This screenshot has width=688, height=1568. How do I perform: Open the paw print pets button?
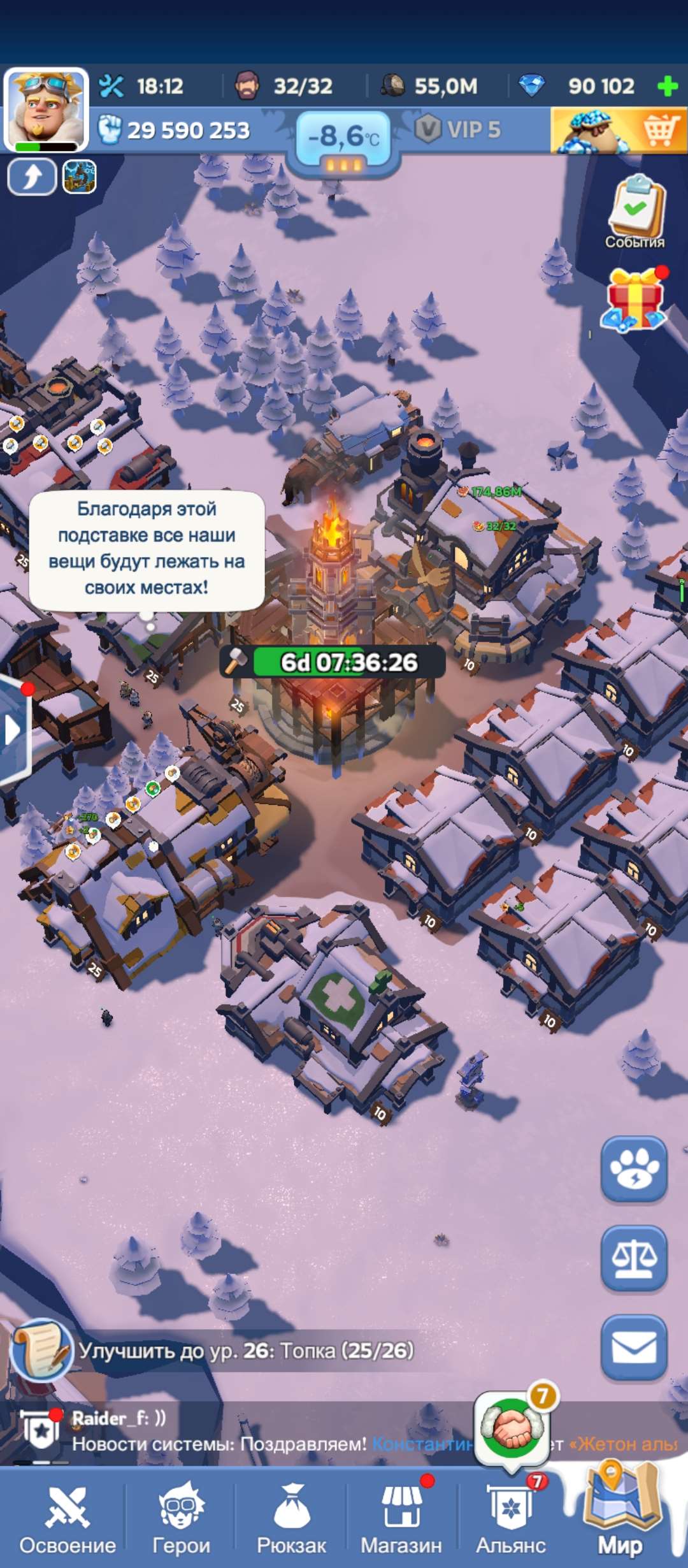tap(634, 1170)
